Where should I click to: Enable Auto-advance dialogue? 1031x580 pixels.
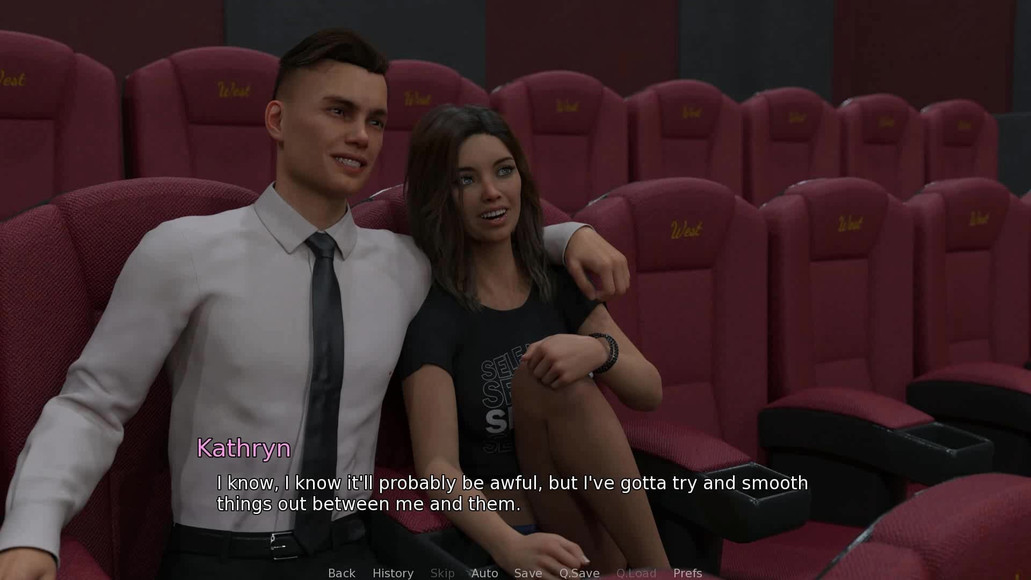(485, 573)
